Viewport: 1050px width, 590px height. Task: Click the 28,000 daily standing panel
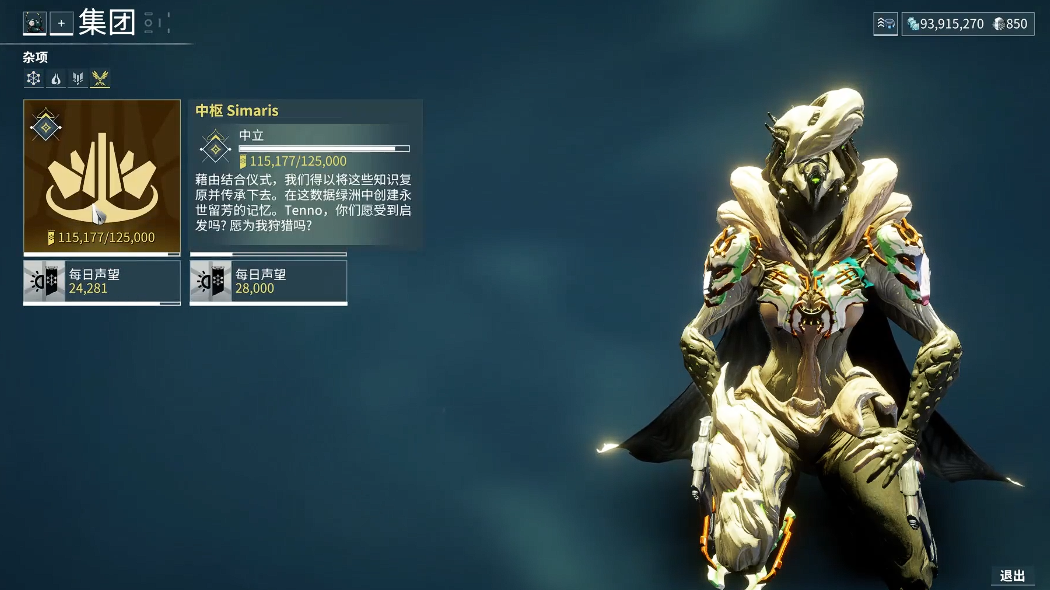[268, 282]
